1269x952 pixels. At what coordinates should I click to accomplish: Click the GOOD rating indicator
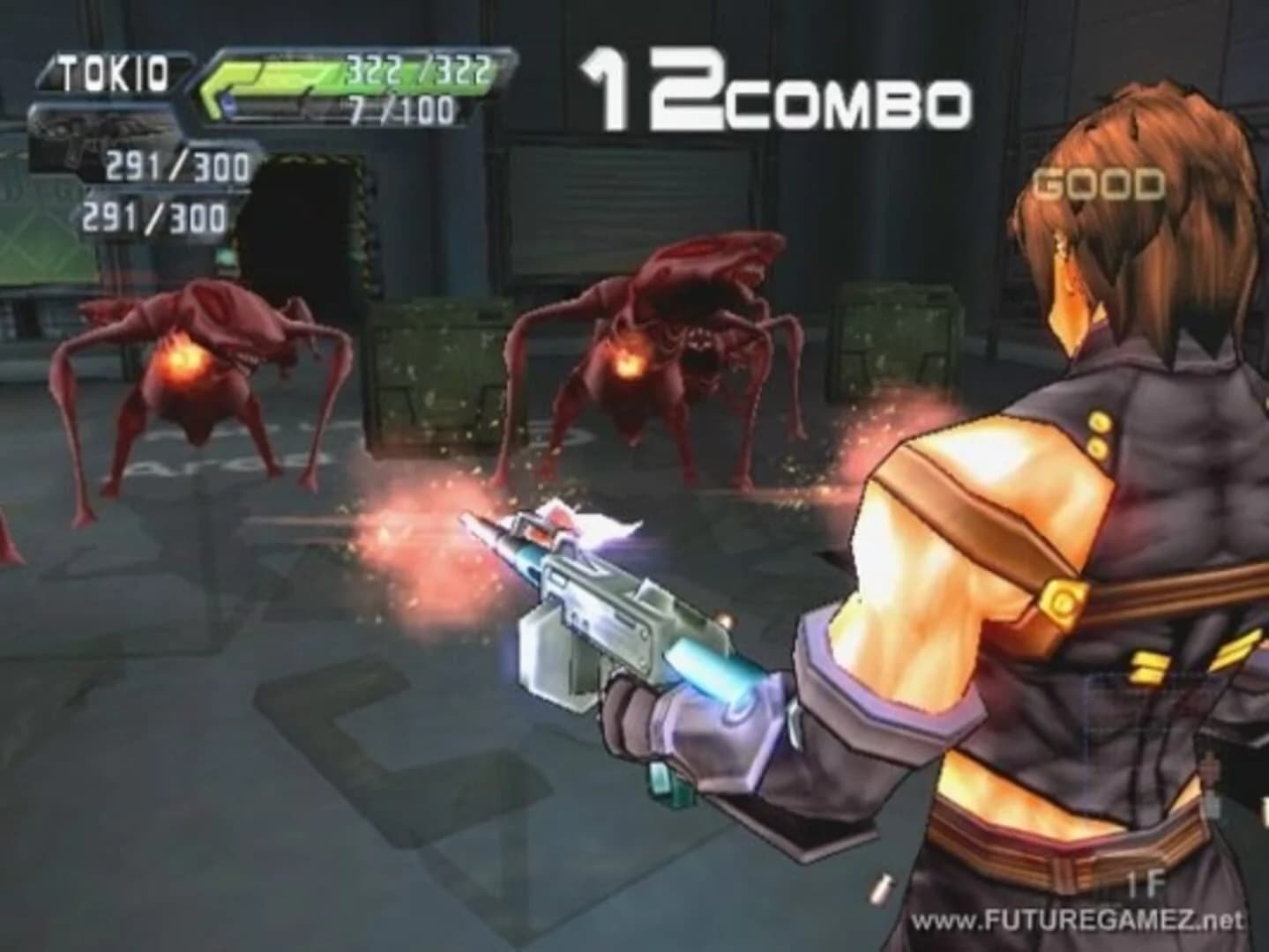tap(1096, 185)
